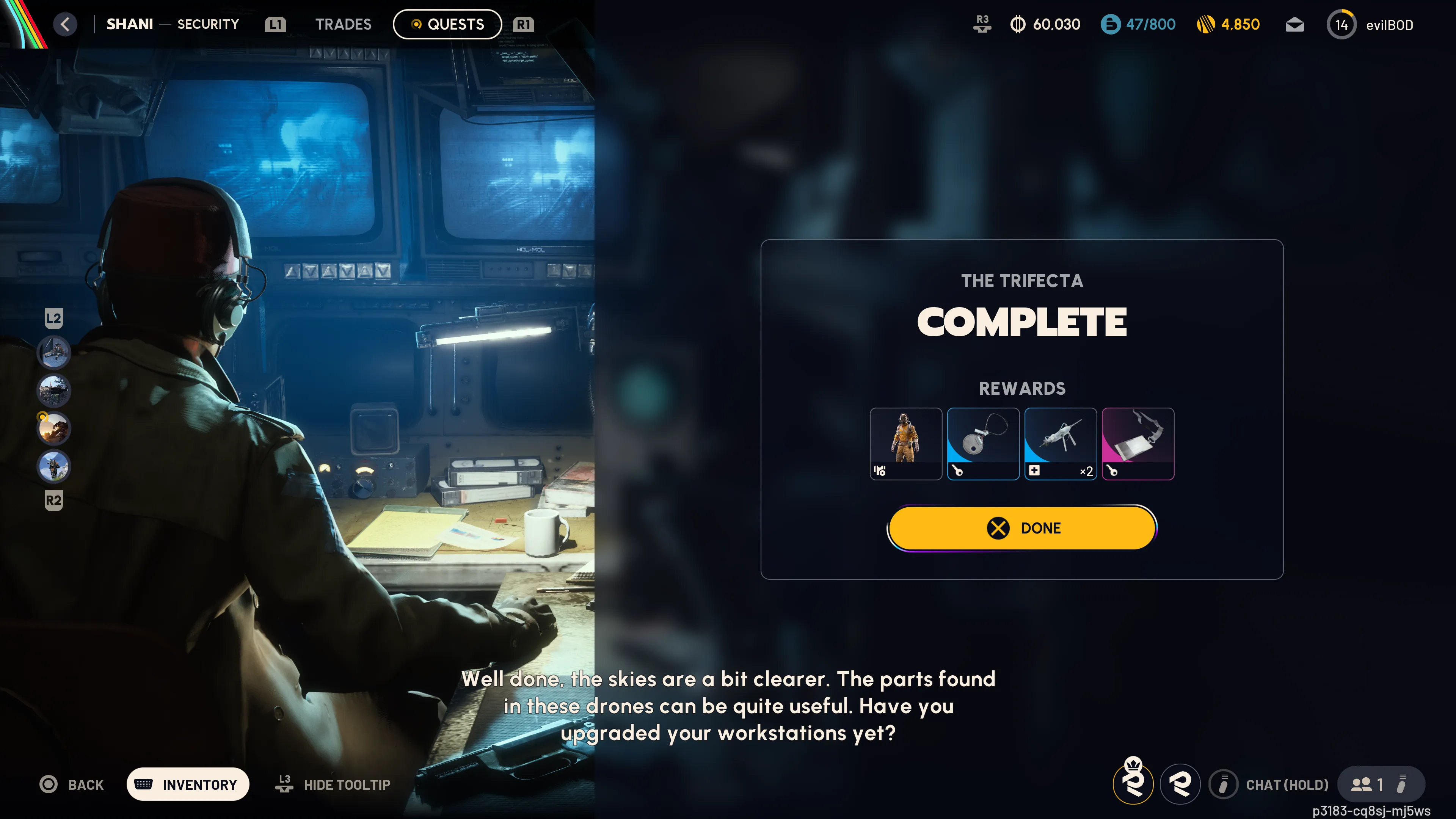Click the chat microphone icon bottom right
The height and width of the screenshot is (819, 1456).
click(1223, 784)
